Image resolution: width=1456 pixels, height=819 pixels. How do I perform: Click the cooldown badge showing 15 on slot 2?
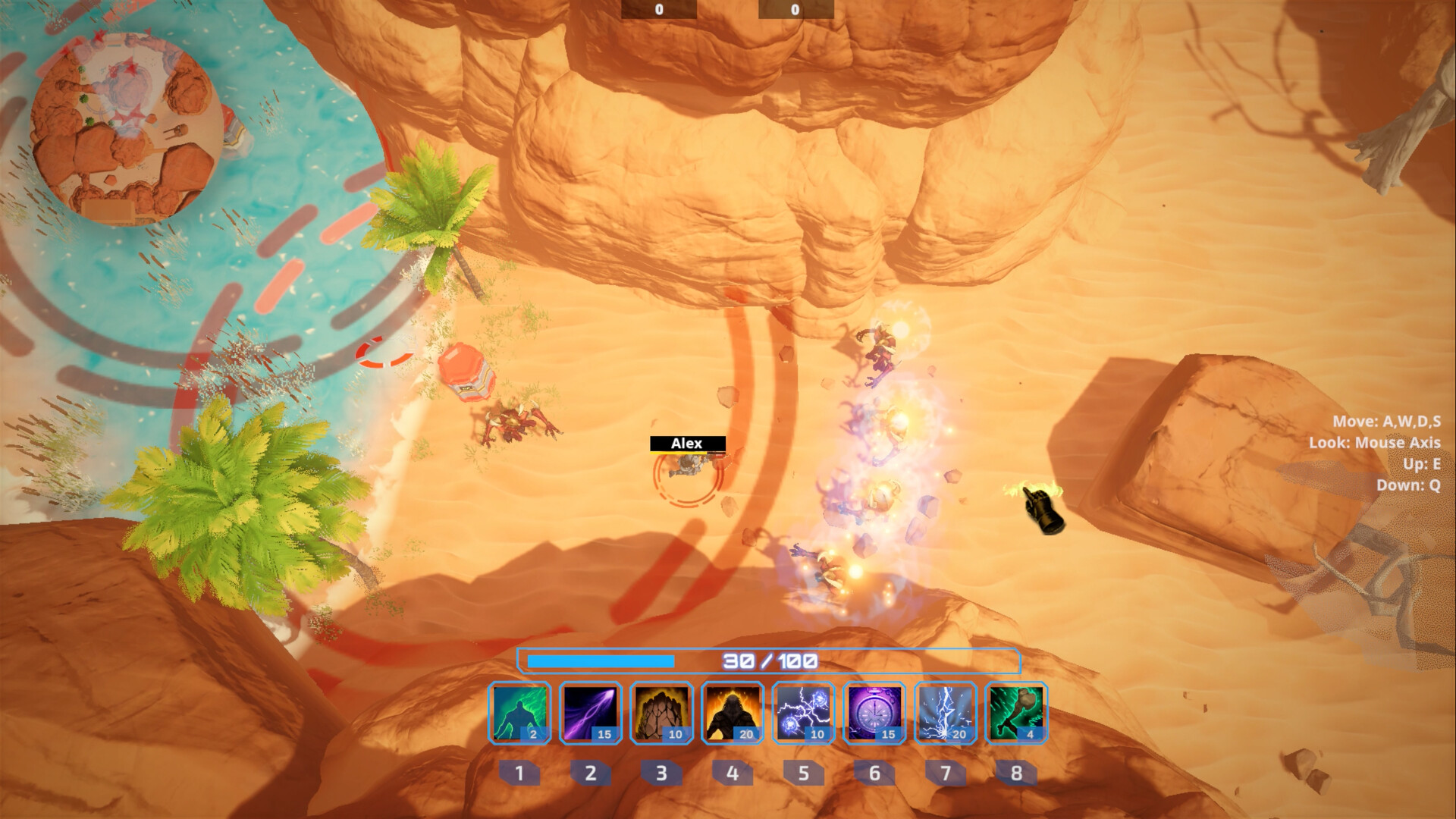click(x=604, y=734)
